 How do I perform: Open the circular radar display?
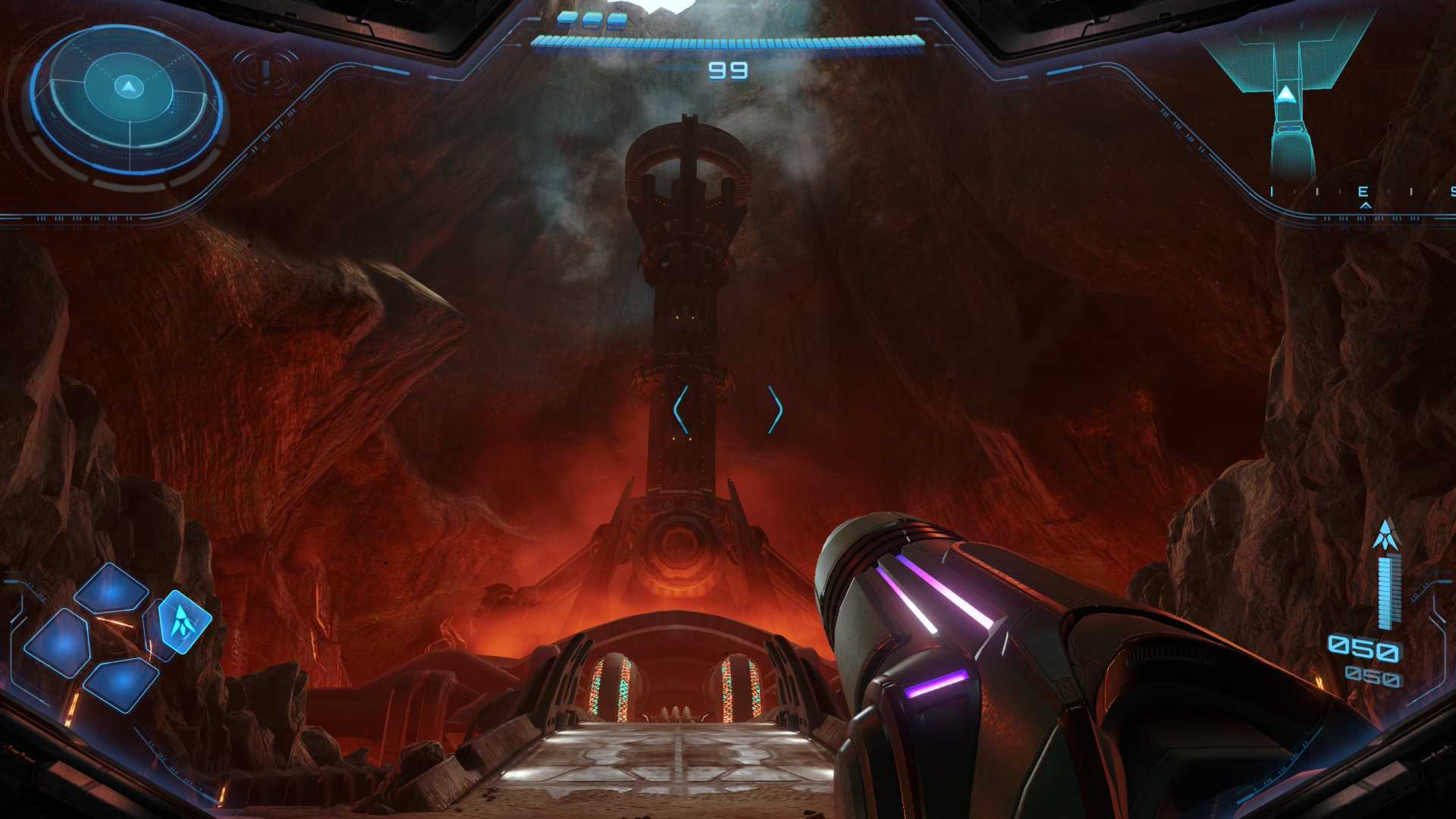(128, 101)
